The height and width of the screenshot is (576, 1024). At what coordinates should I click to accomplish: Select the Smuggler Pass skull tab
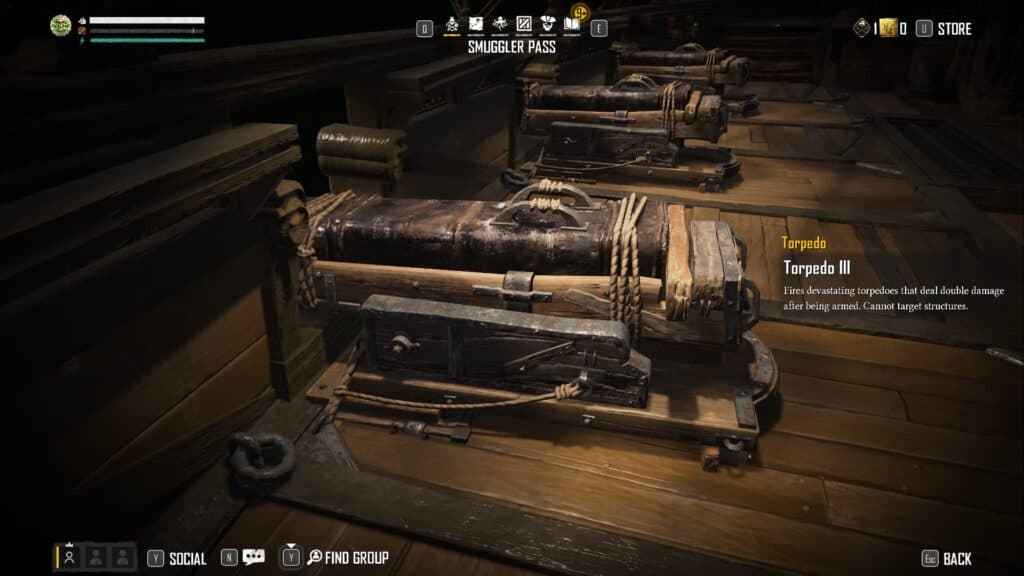452,25
